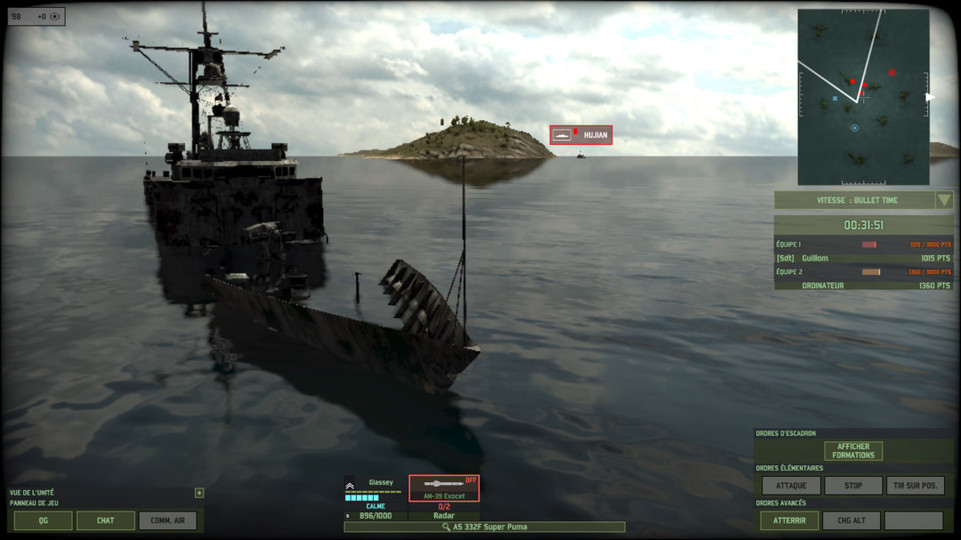Screen dimensions: 961x540
Task: Open the Chat panel
Action: click(x=105, y=520)
